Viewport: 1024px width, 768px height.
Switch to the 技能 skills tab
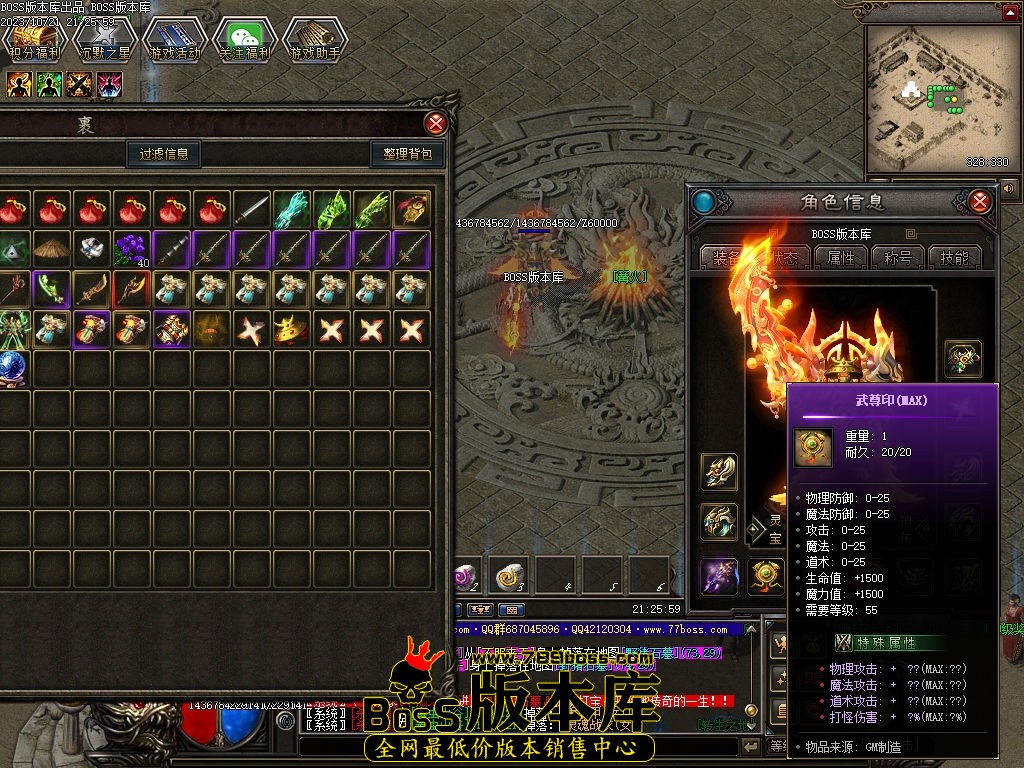tap(954, 257)
